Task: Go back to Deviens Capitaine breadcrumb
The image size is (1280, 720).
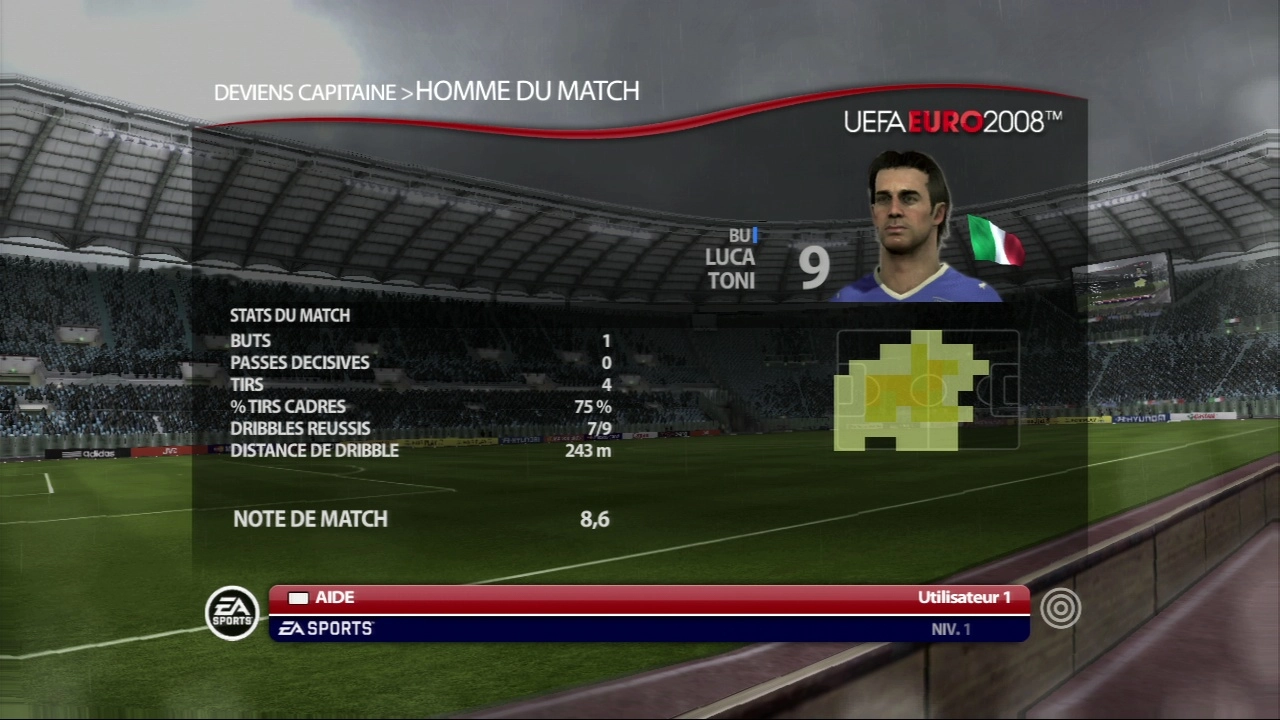Action: pyautogui.click(x=305, y=93)
